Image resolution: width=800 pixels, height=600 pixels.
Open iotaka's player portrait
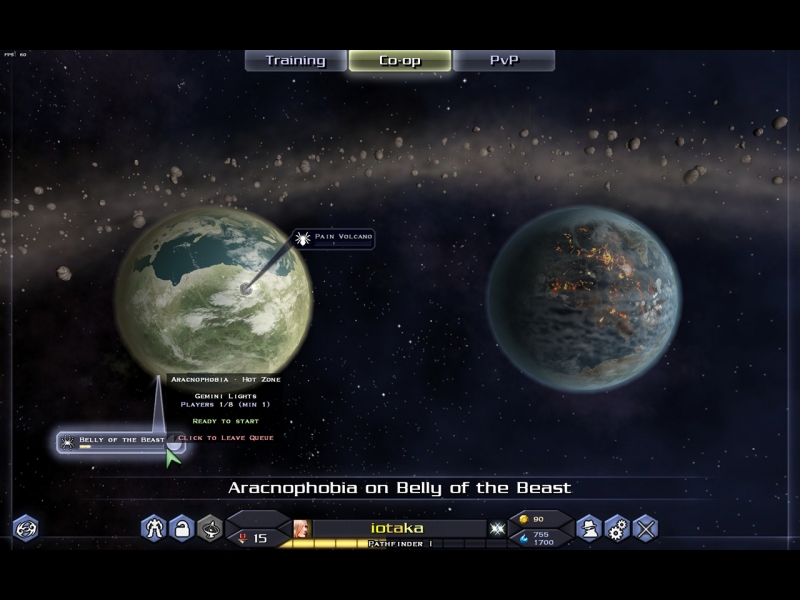point(302,528)
